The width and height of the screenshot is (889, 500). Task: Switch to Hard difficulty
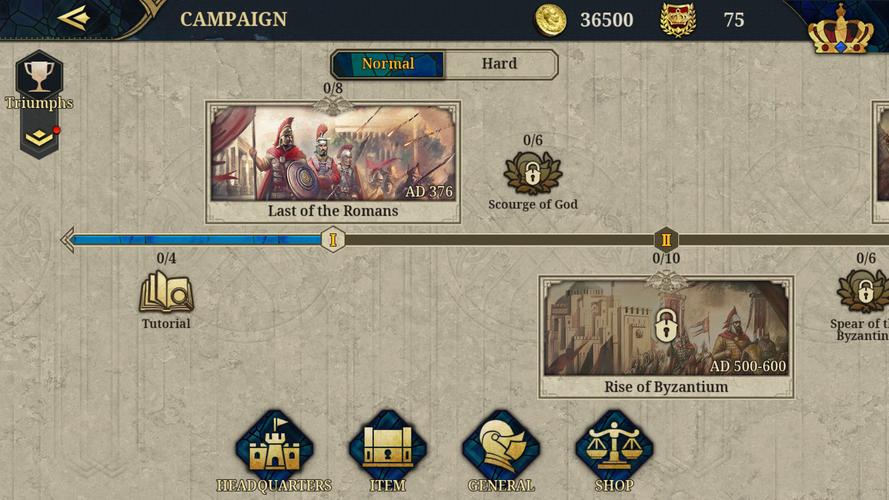[x=499, y=64]
